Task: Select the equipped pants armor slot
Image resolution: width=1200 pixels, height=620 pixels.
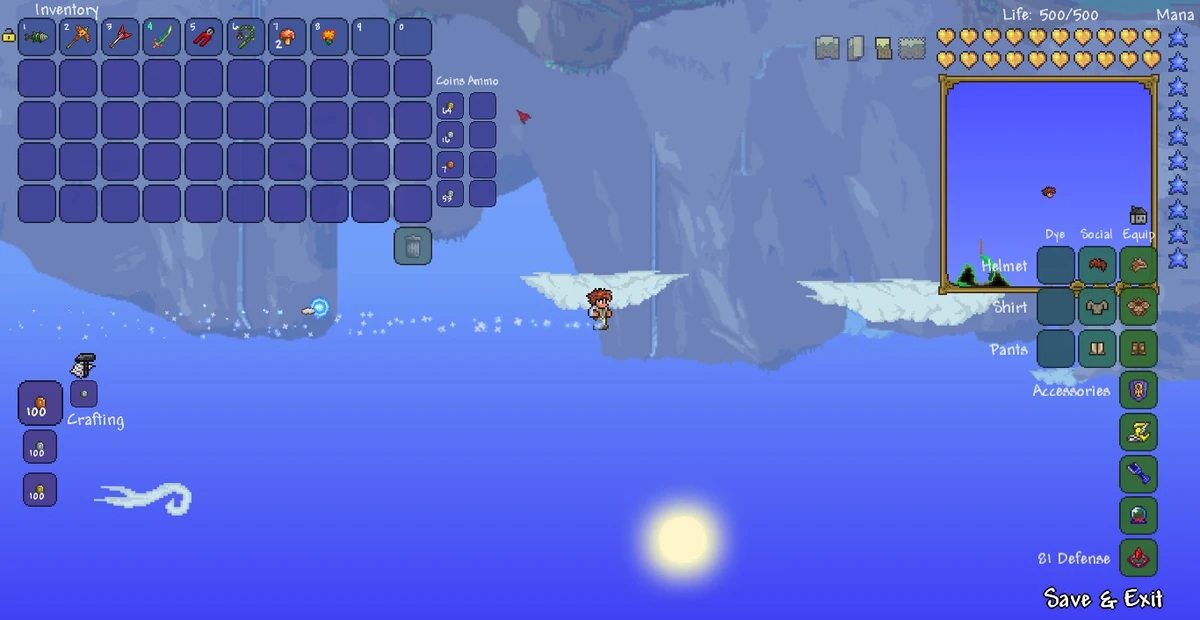Action: (1138, 349)
